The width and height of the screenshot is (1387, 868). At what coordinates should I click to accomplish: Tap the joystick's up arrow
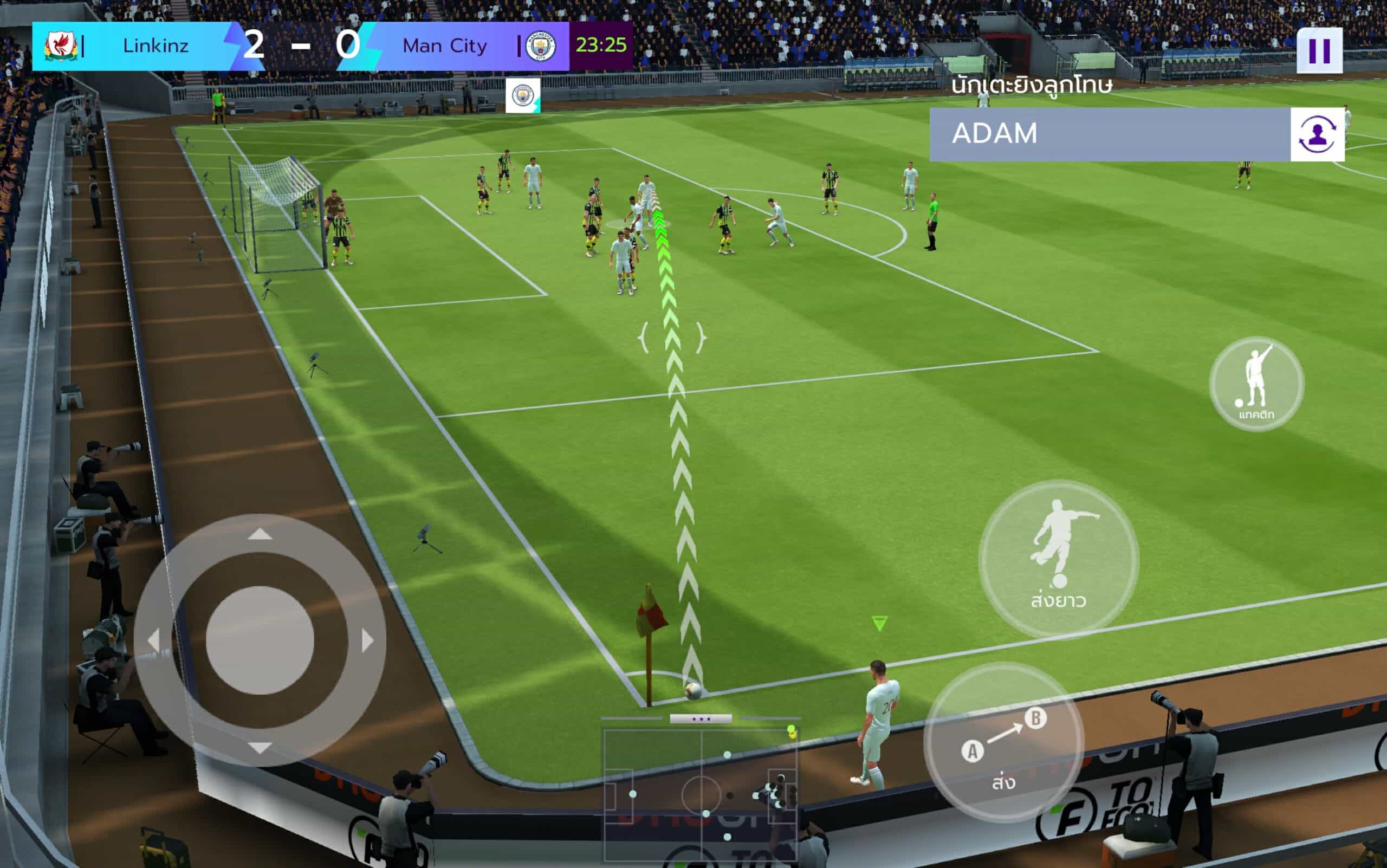click(x=260, y=534)
